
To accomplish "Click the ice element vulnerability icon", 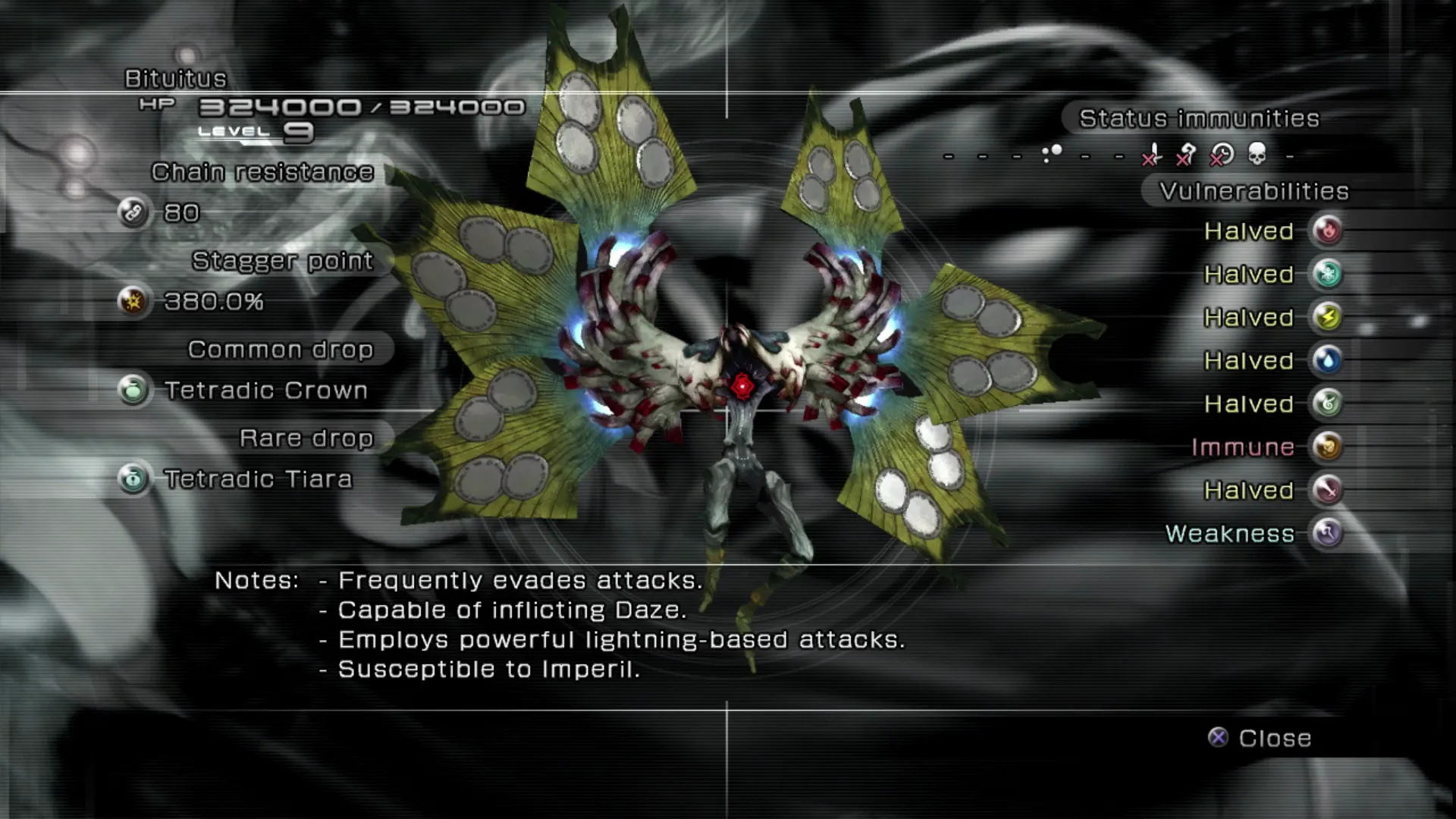I will click(x=1327, y=274).
